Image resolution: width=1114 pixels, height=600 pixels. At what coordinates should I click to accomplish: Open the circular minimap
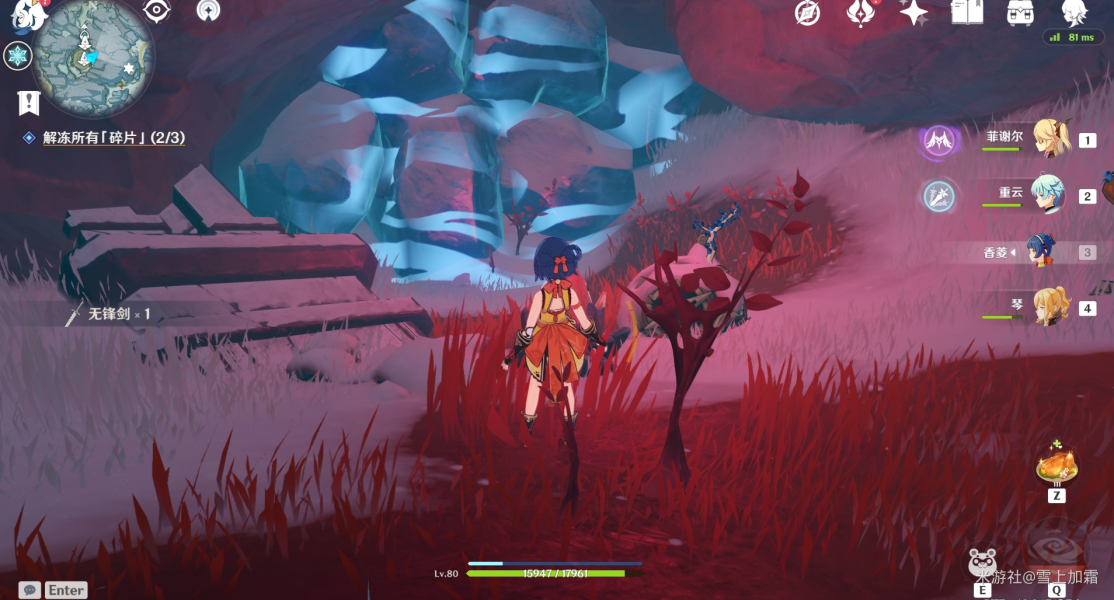point(92,55)
